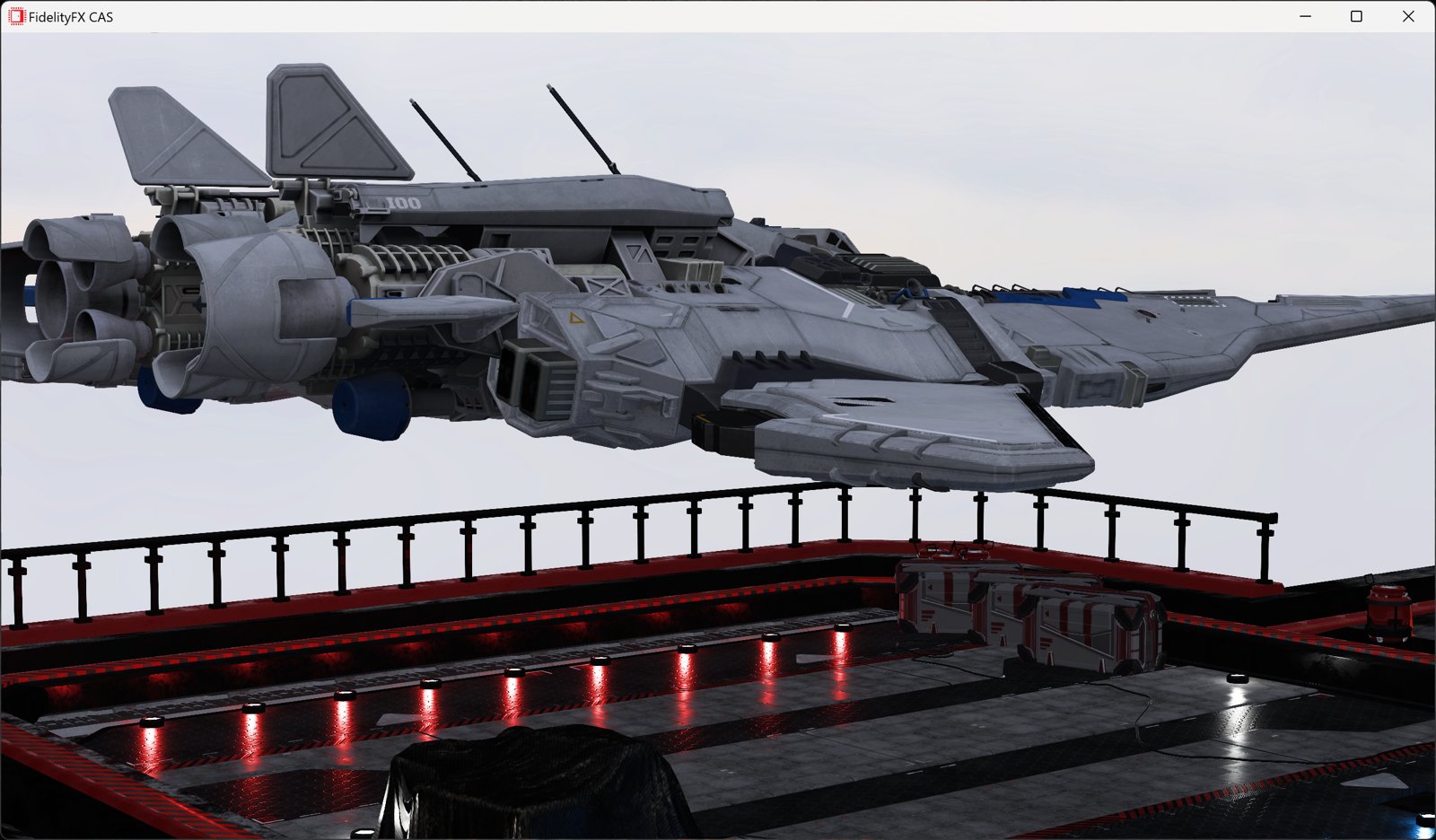
Task: Select the blue cylindrical tank under the fuselage
Action: [368, 408]
